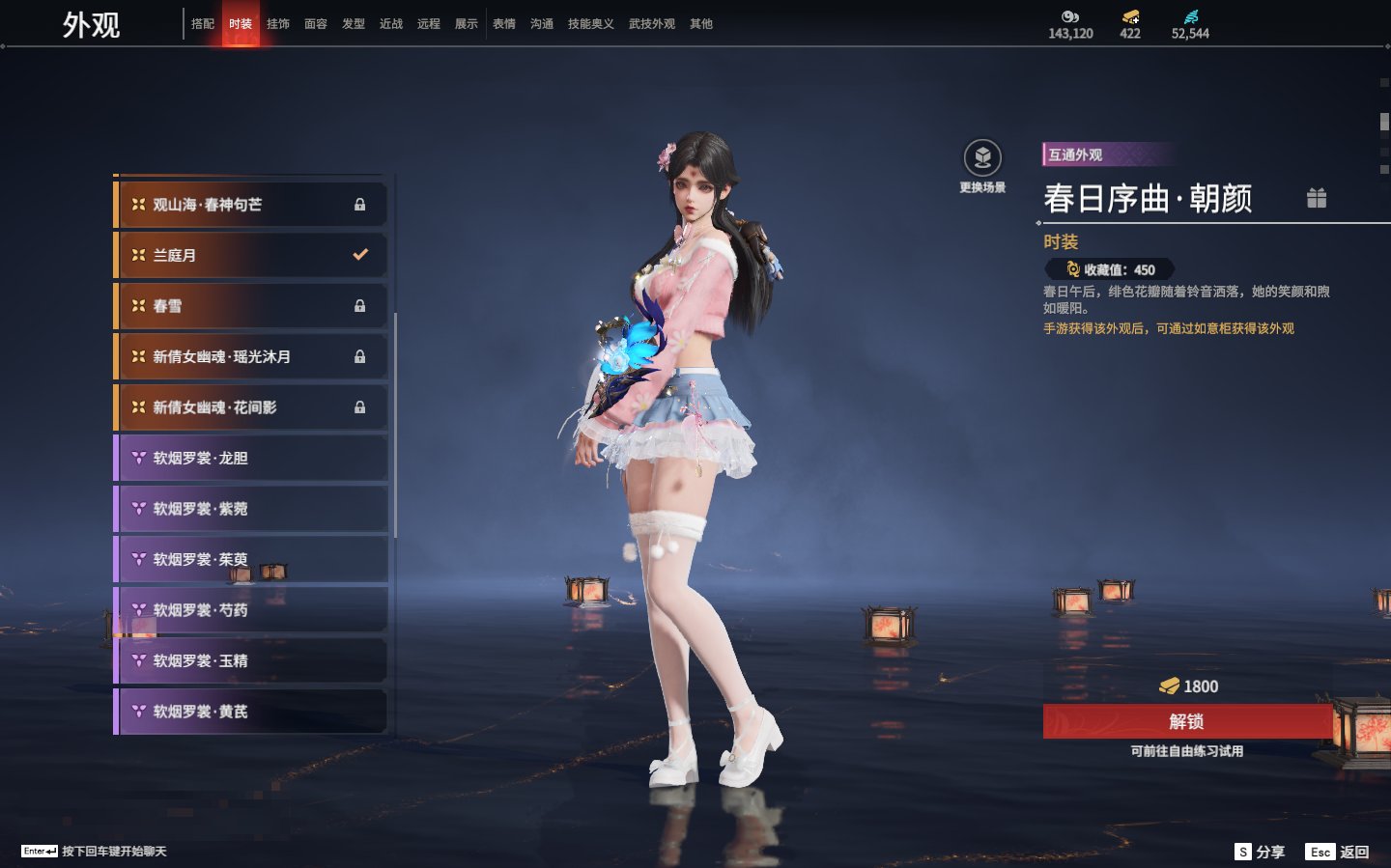Select the 兰庭月 outfit row

point(251,255)
